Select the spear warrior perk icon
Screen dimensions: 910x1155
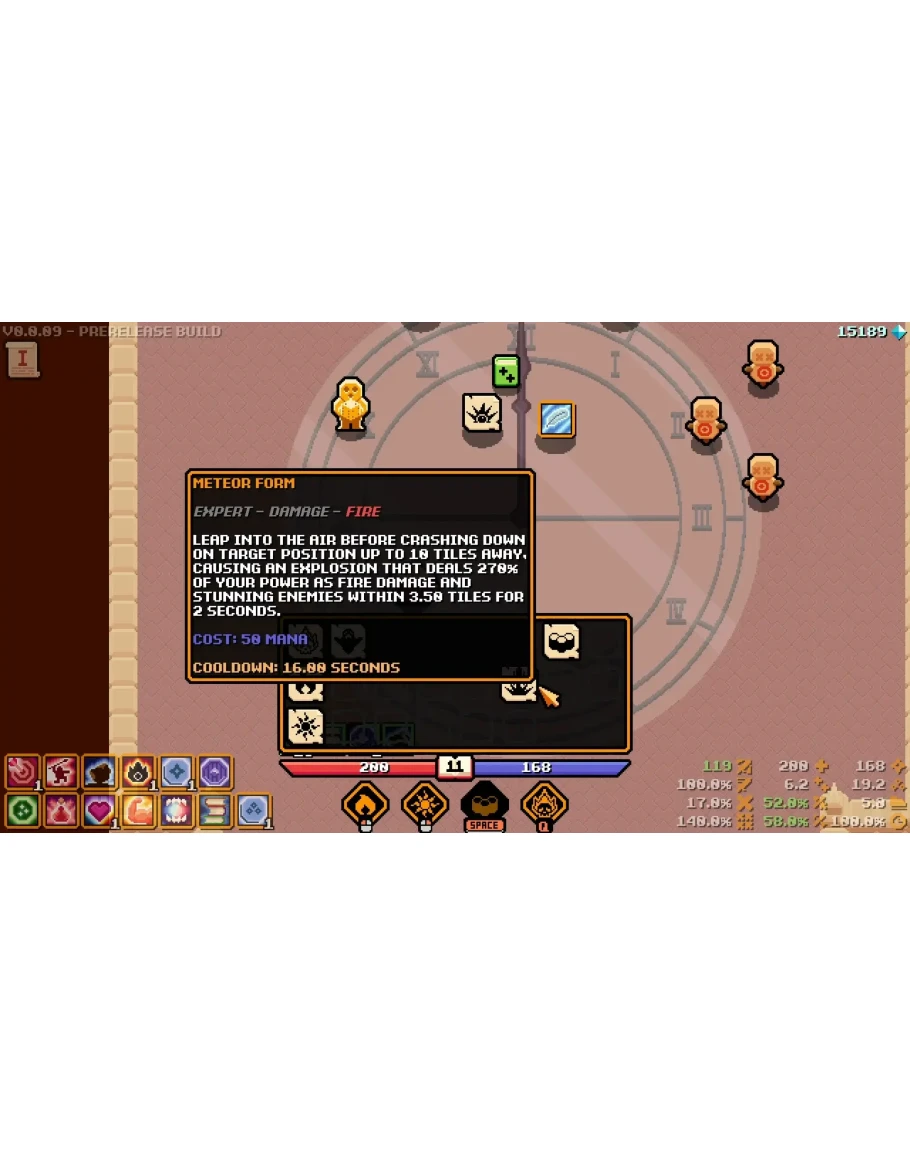(x=60, y=772)
